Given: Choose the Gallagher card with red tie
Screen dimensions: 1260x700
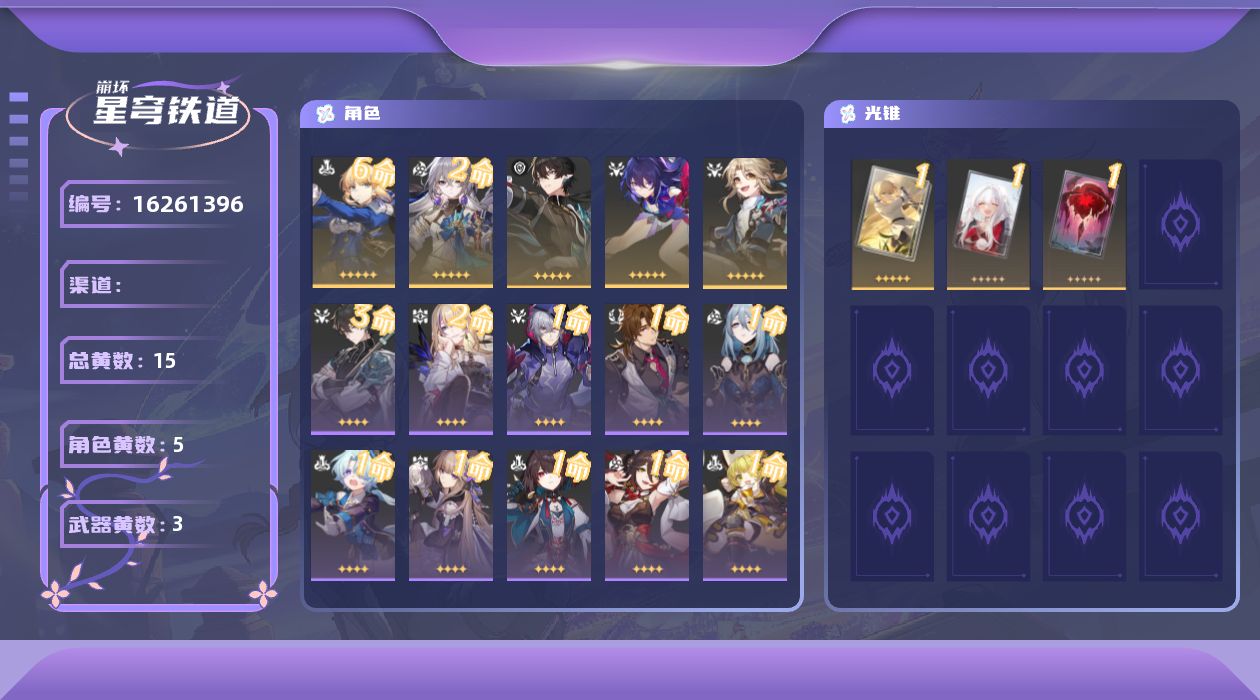Looking at the screenshot, I should pos(647,370).
